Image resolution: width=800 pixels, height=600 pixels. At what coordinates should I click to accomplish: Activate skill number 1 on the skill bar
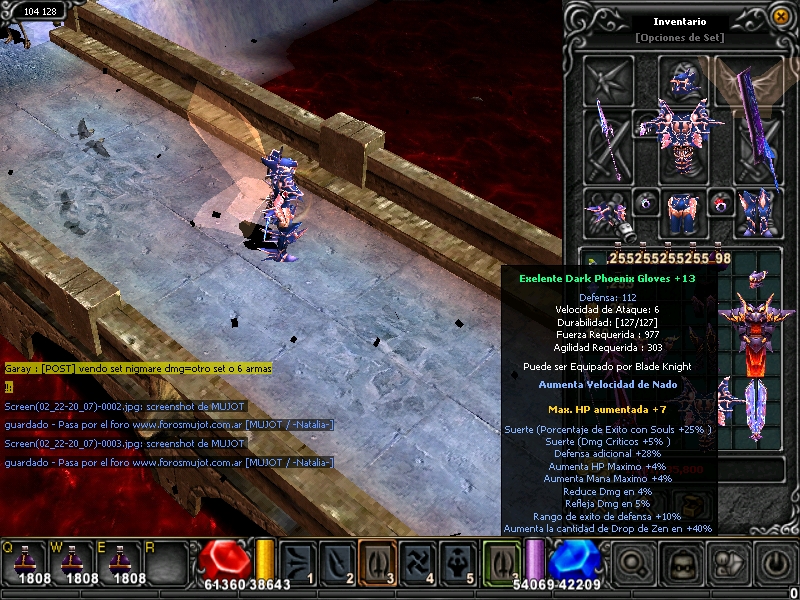pos(297,561)
